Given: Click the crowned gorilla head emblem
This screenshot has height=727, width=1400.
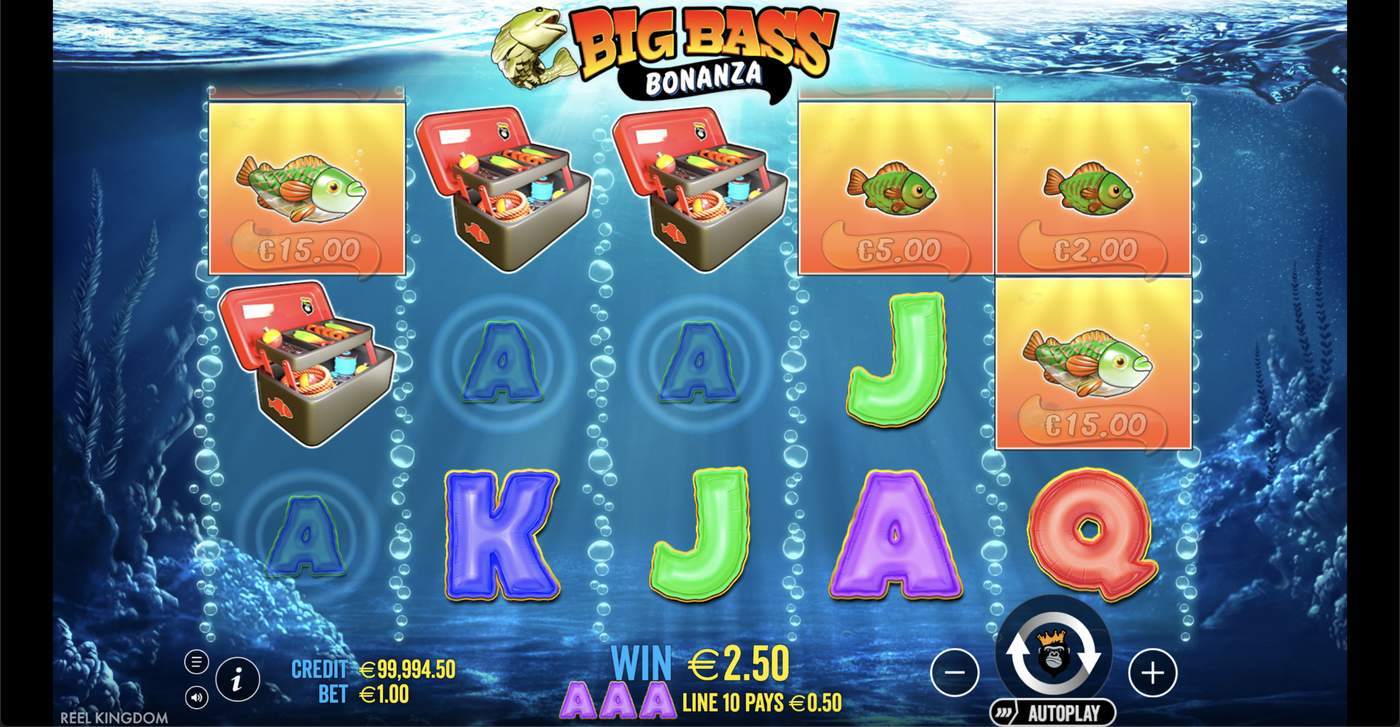Looking at the screenshot, I should (1052, 650).
